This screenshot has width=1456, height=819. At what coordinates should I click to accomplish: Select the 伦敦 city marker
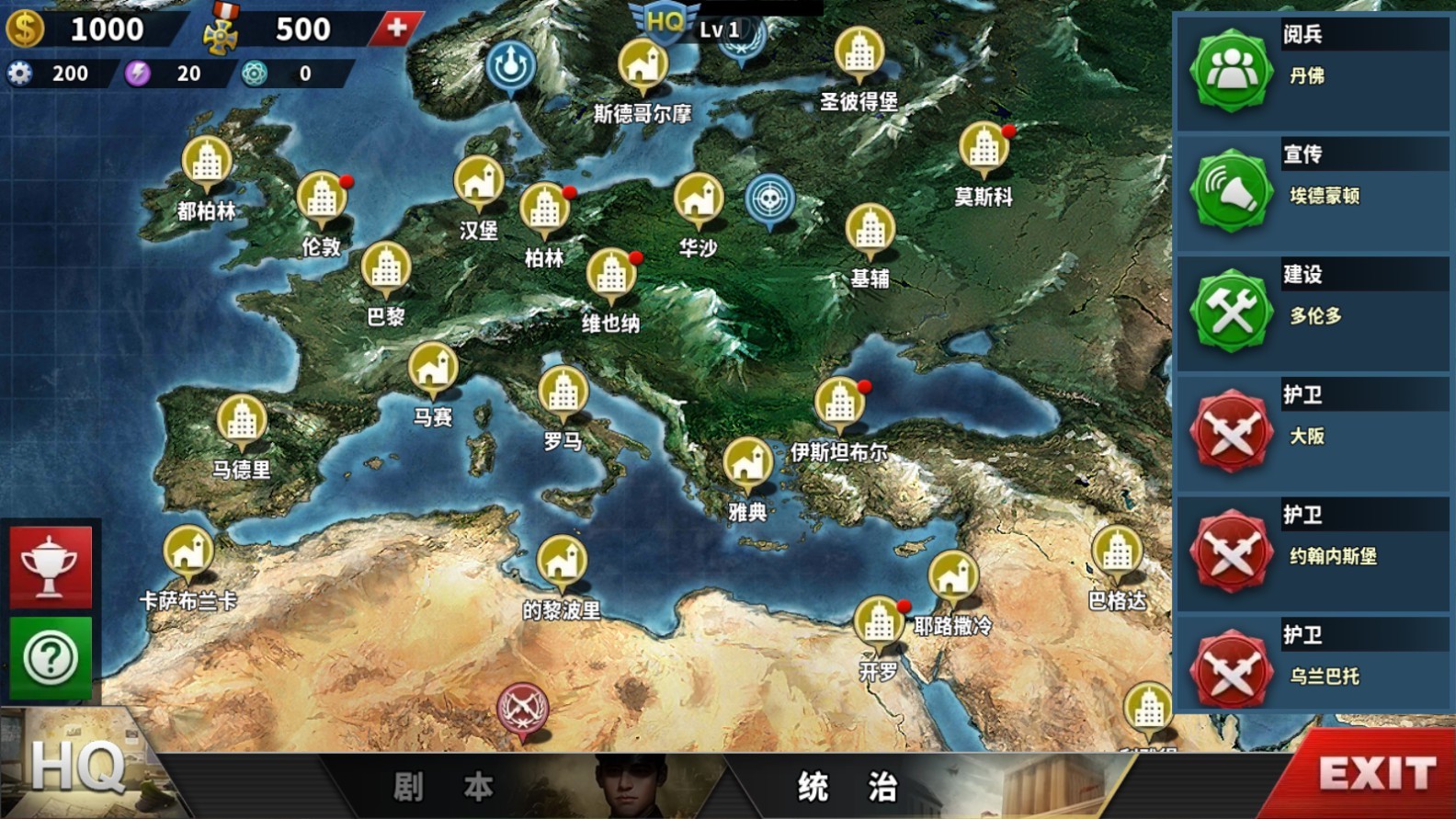point(322,199)
